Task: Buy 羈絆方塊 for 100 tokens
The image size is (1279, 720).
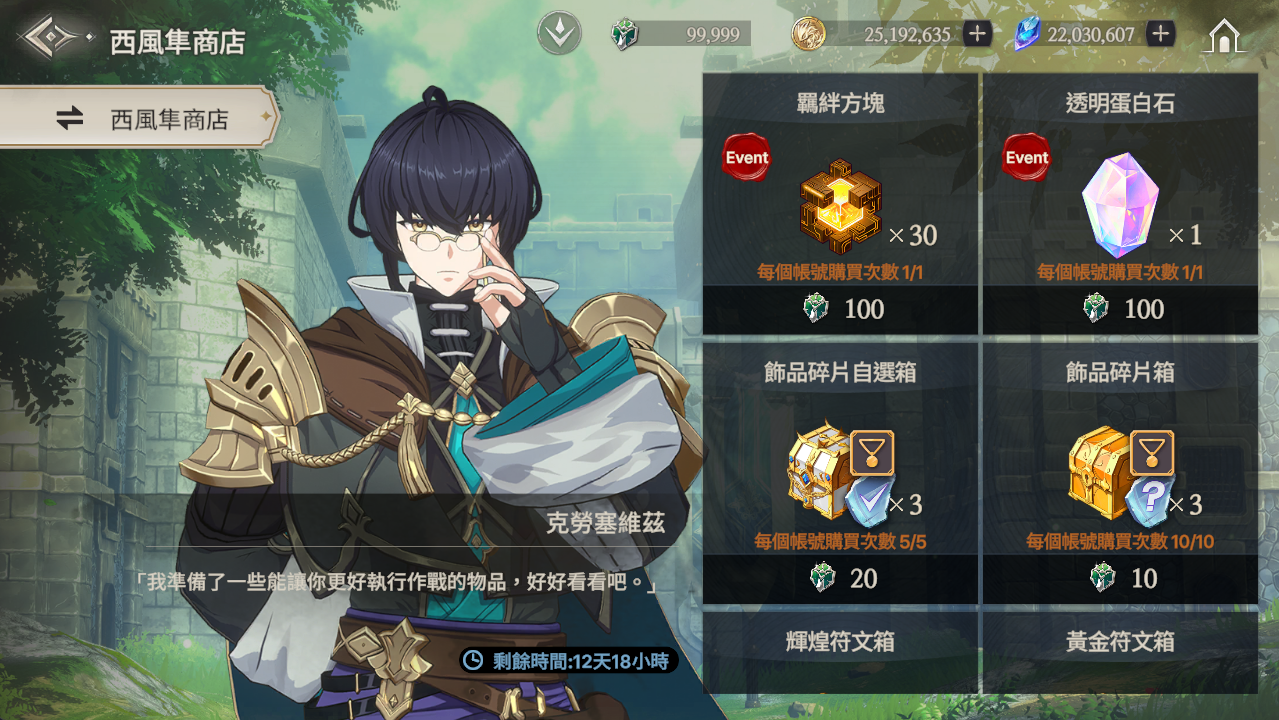Action: pos(840,309)
